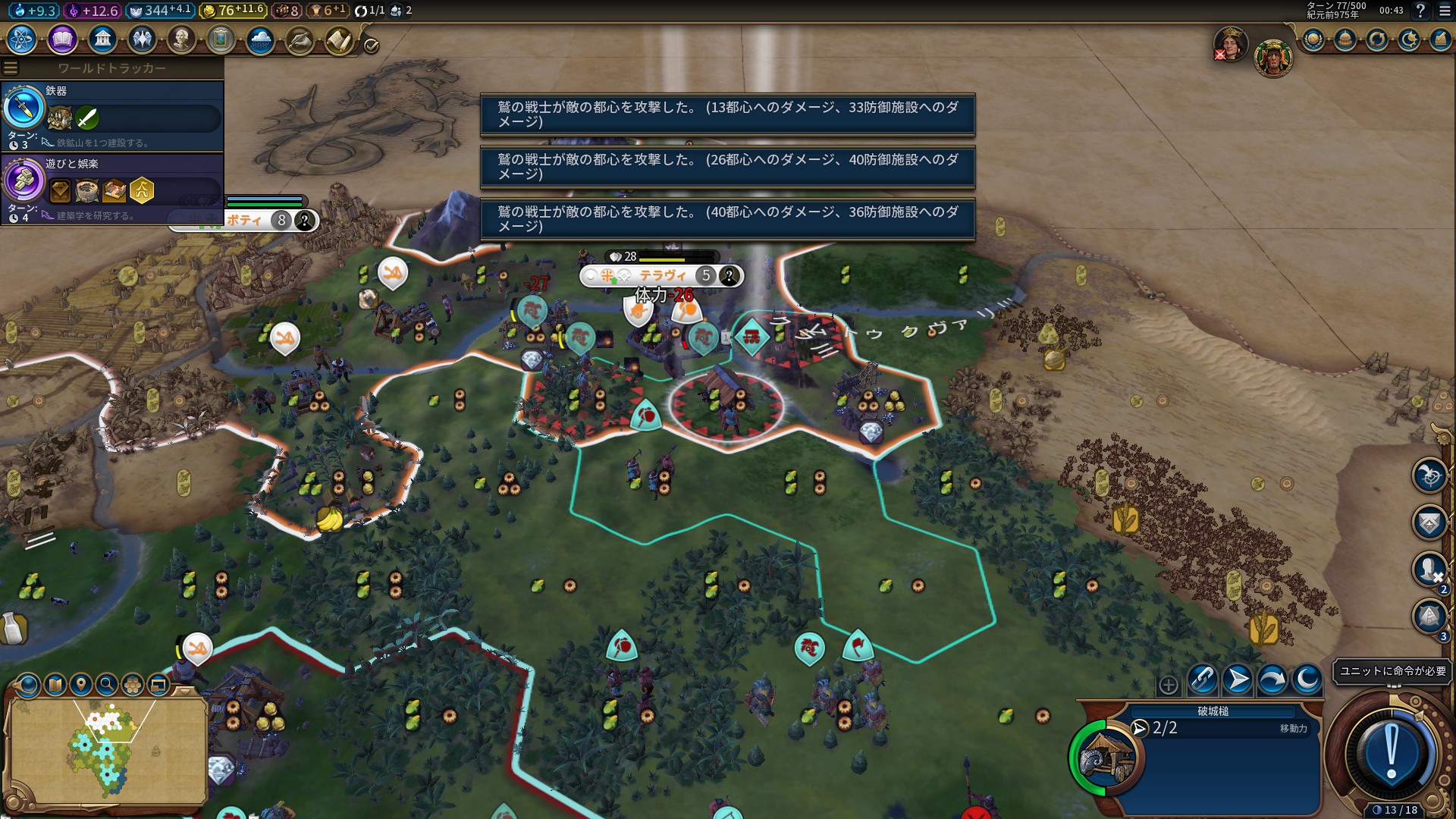Click the crowned leader portrait at war
The image size is (1456, 819).
1230,44
